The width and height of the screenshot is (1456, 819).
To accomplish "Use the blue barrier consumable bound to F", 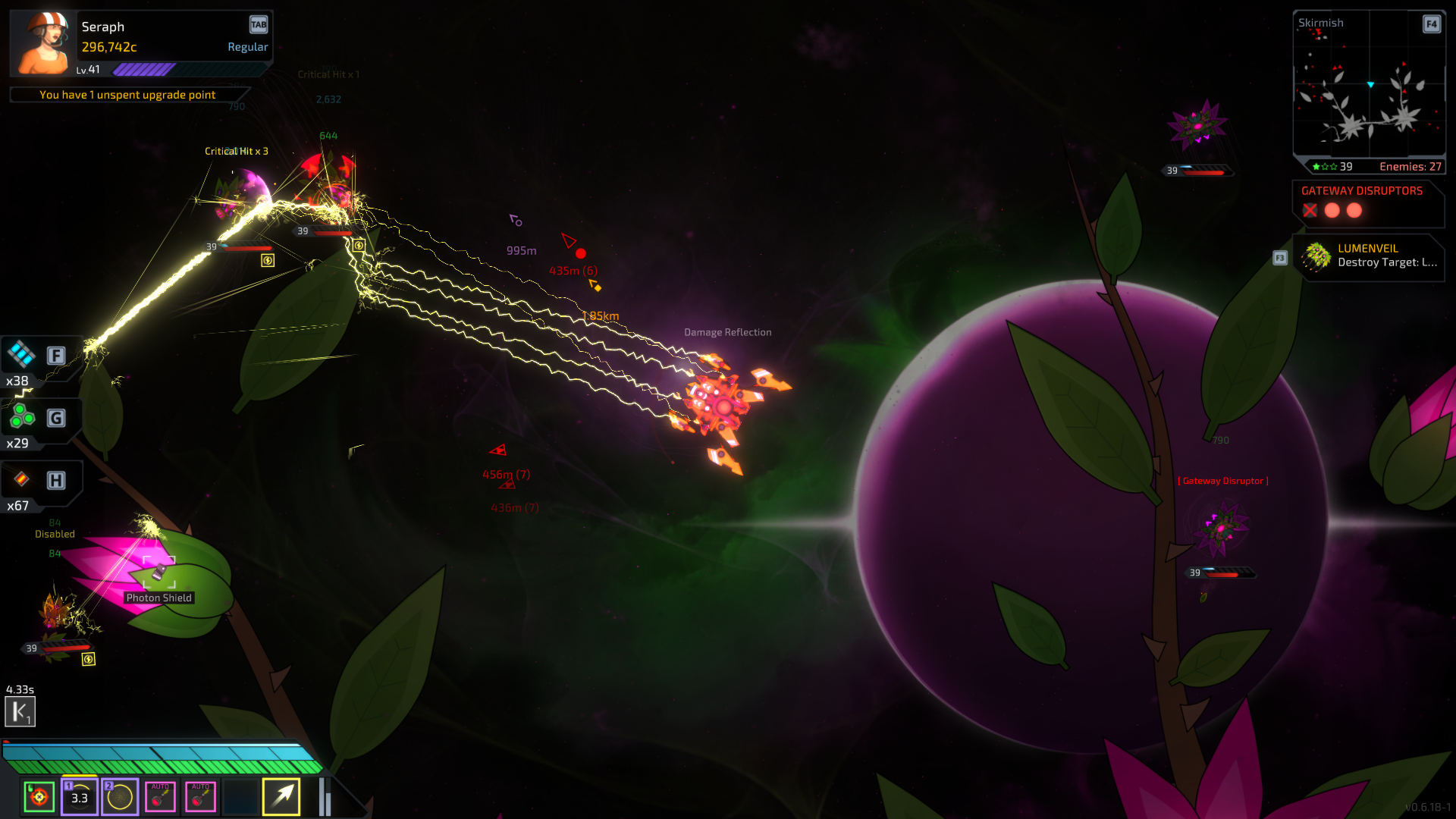I will pyautogui.click(x=21, y=355).
